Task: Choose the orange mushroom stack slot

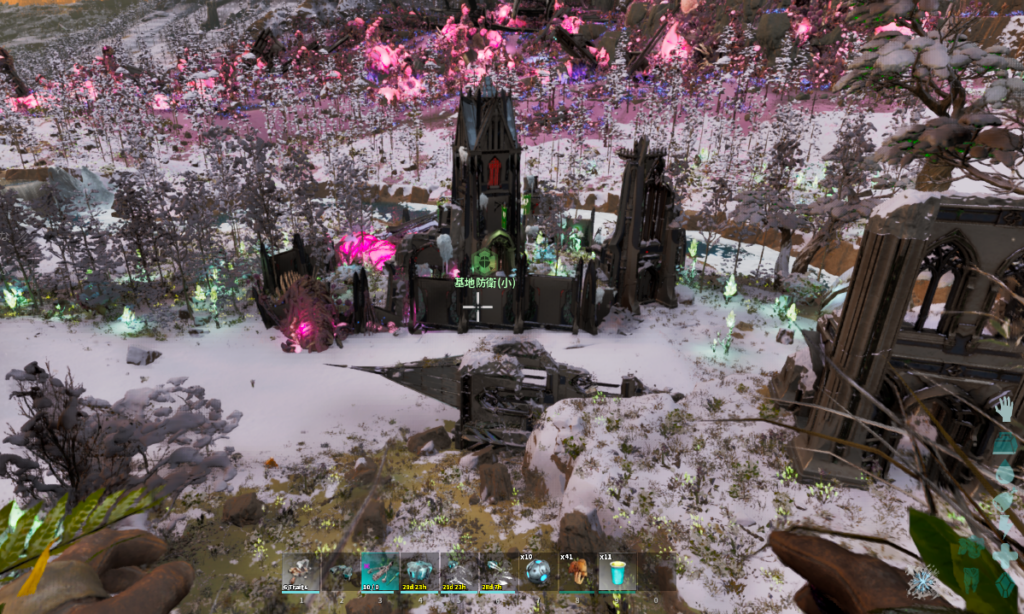Action: [x=577, y=572]
